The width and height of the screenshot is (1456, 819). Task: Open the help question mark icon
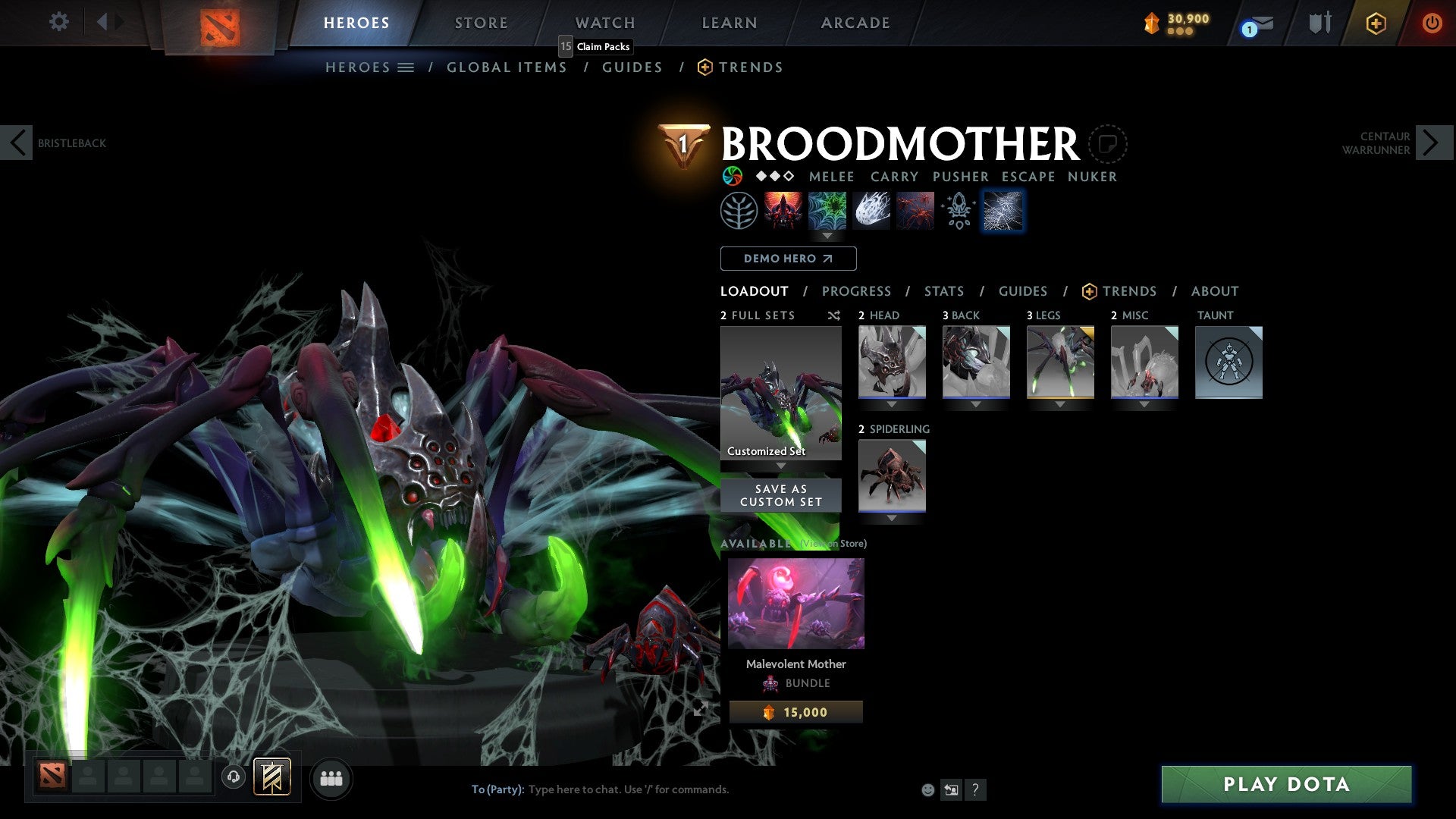975,789
